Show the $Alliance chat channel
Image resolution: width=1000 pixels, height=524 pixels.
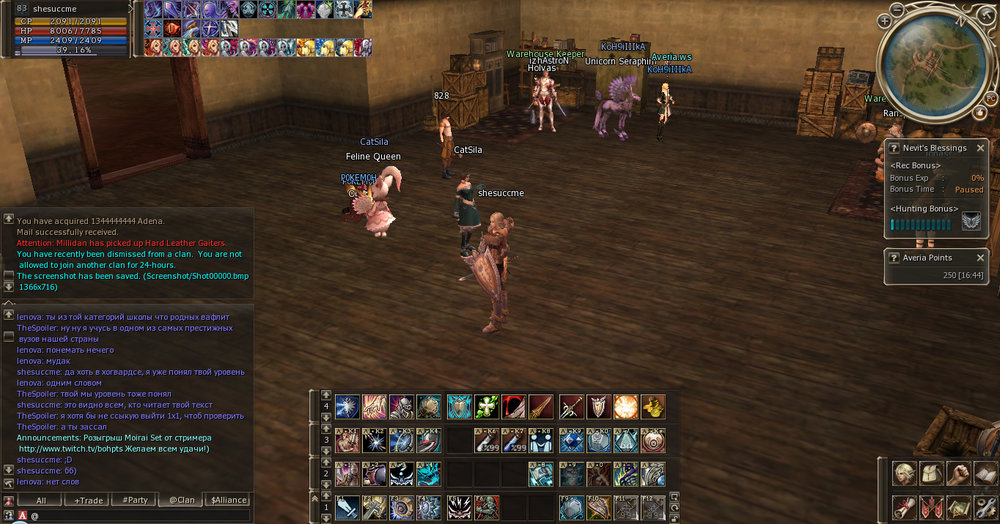point(226,500)
